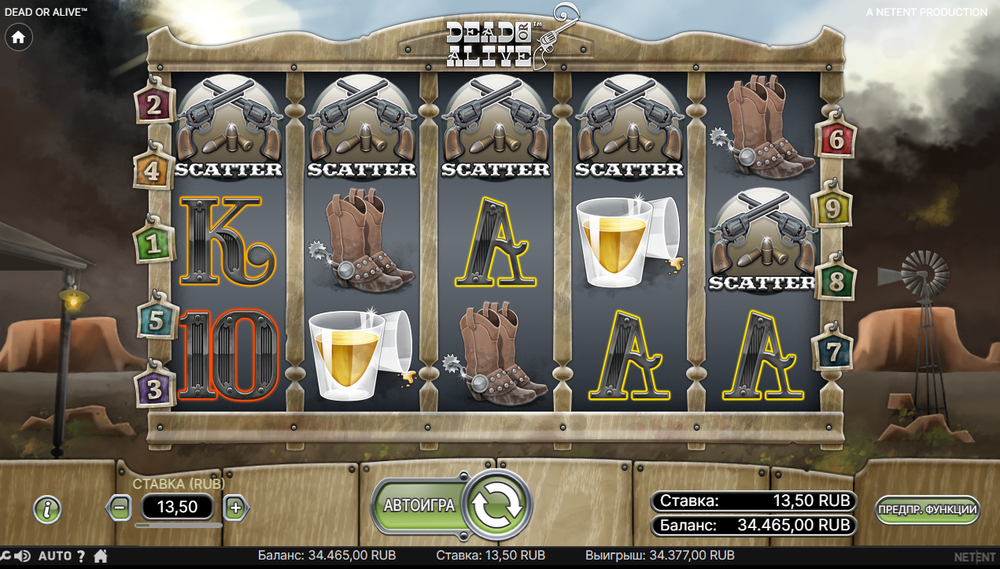1000x569 pixels.
Task: Open AUTO settings in the bottom bar
Action: (55, 556)
